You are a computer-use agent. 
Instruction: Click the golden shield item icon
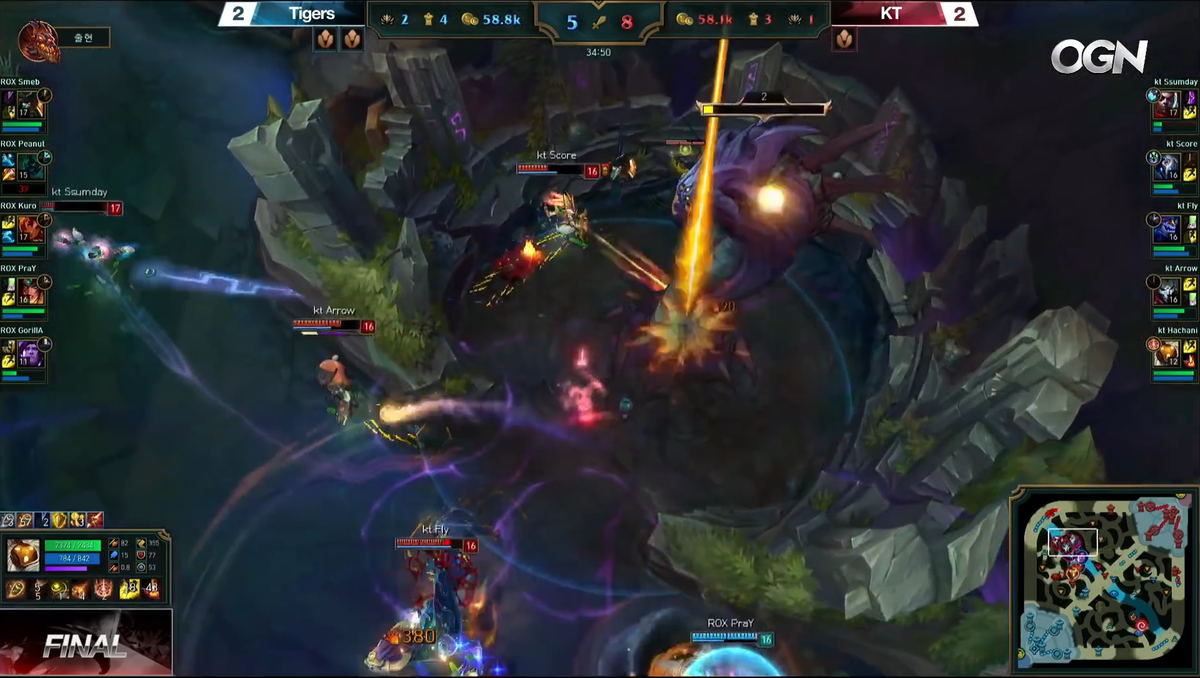pos(61,520)
